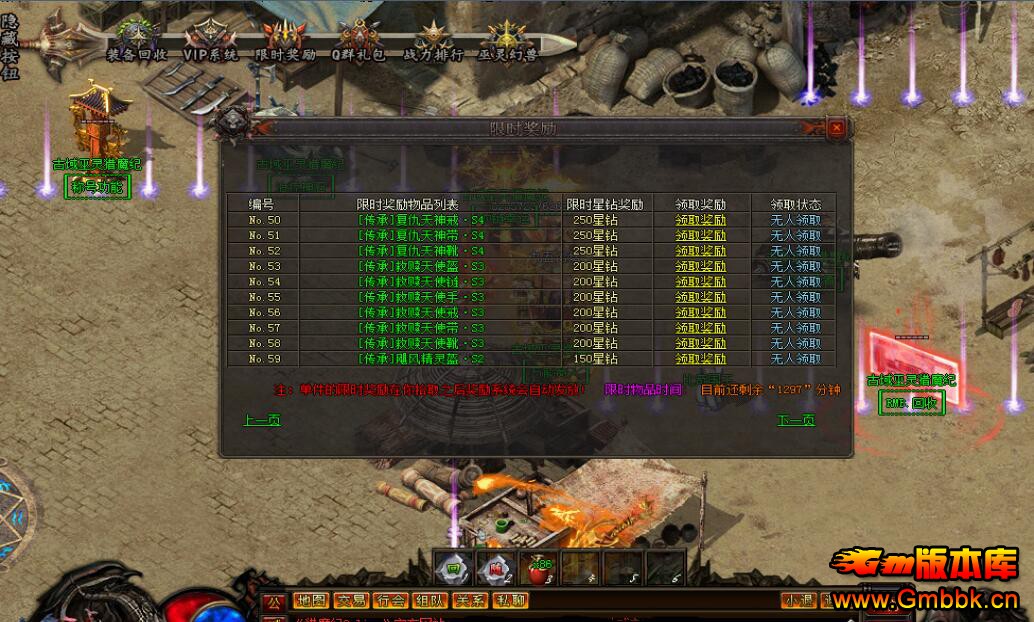Open the 地图 map button

311,601
